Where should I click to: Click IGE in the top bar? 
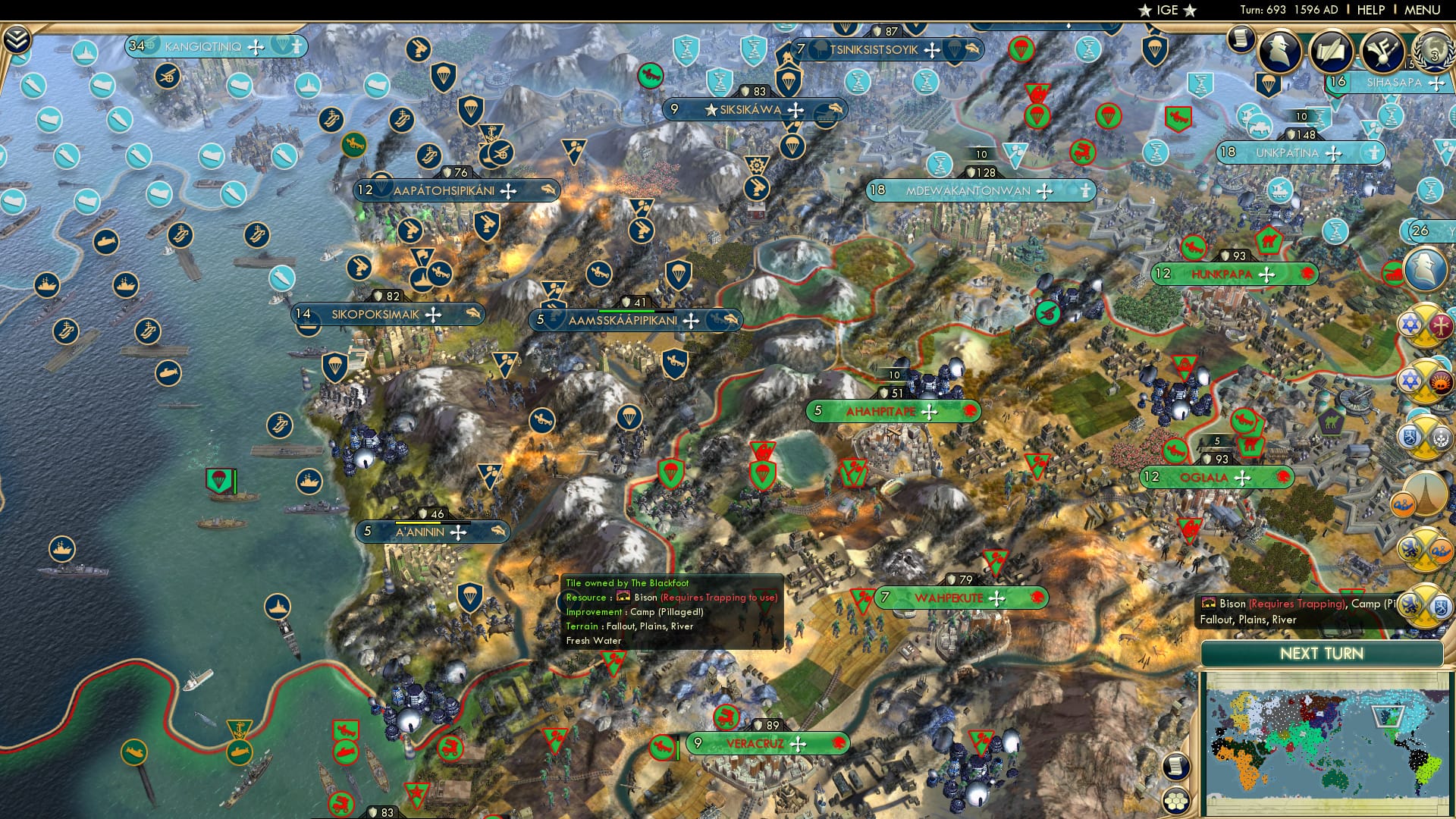[x=1166, y=10]
